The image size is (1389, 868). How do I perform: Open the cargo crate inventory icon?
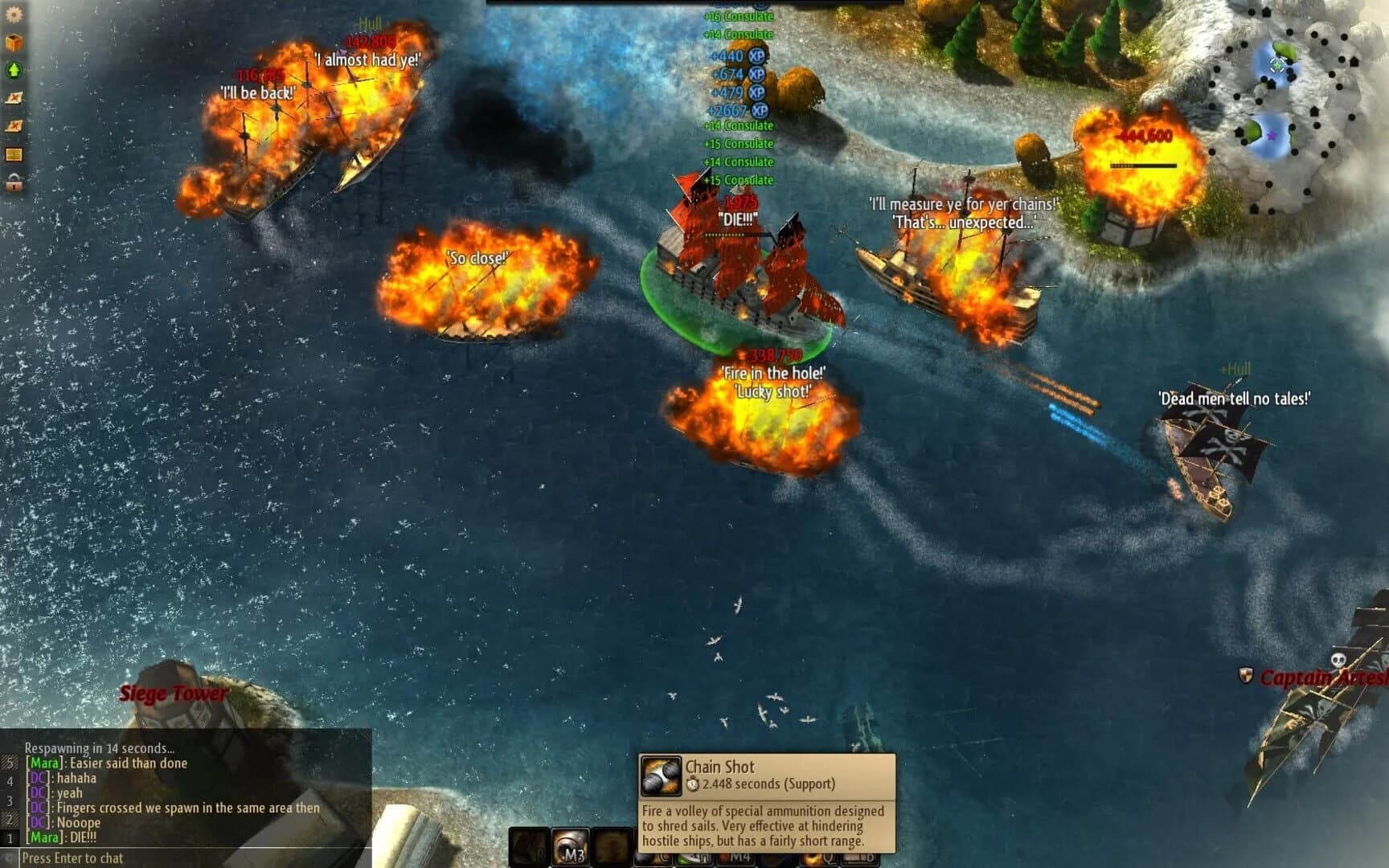13,41
